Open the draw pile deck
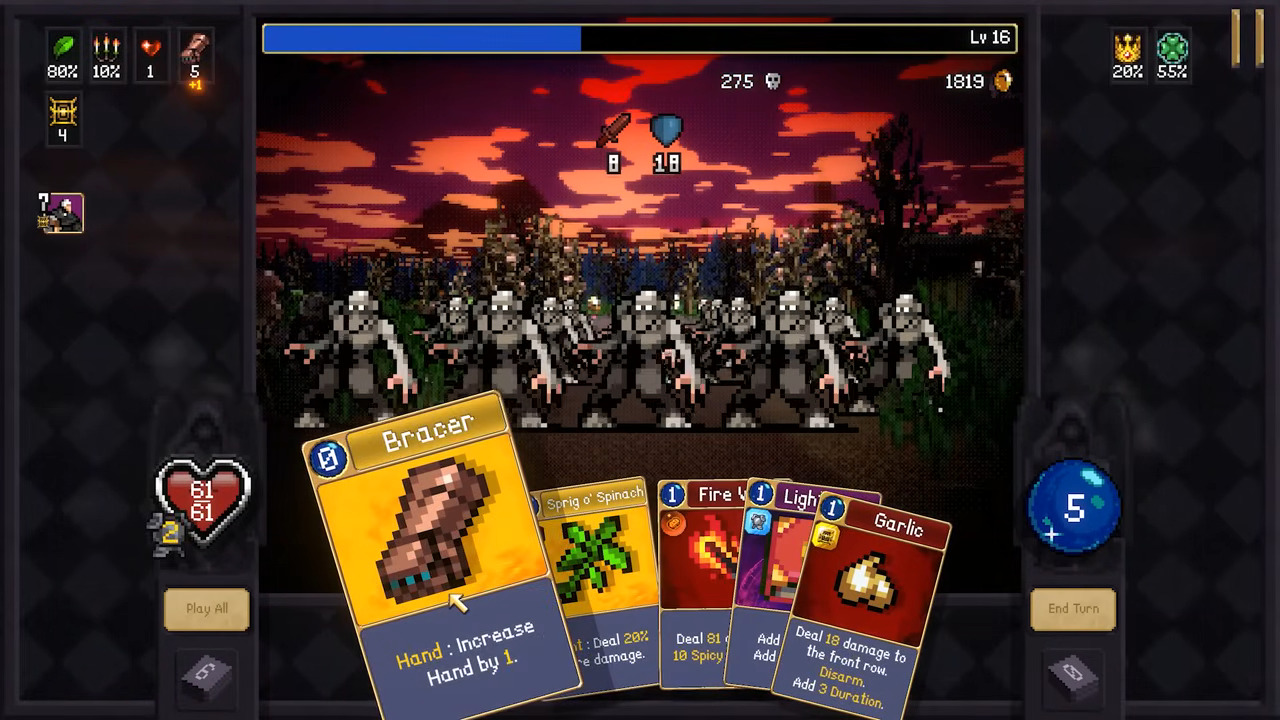 (207, 676)
